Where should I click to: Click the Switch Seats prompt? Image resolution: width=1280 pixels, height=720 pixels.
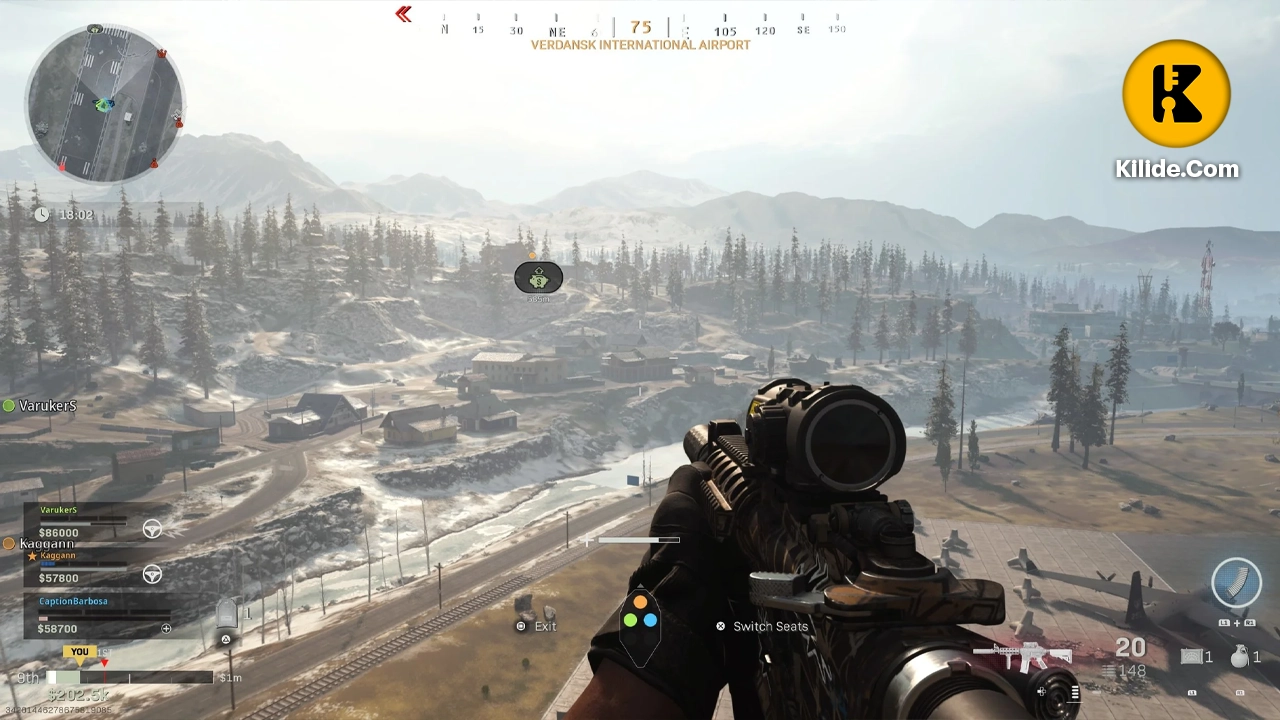[770, 626]
